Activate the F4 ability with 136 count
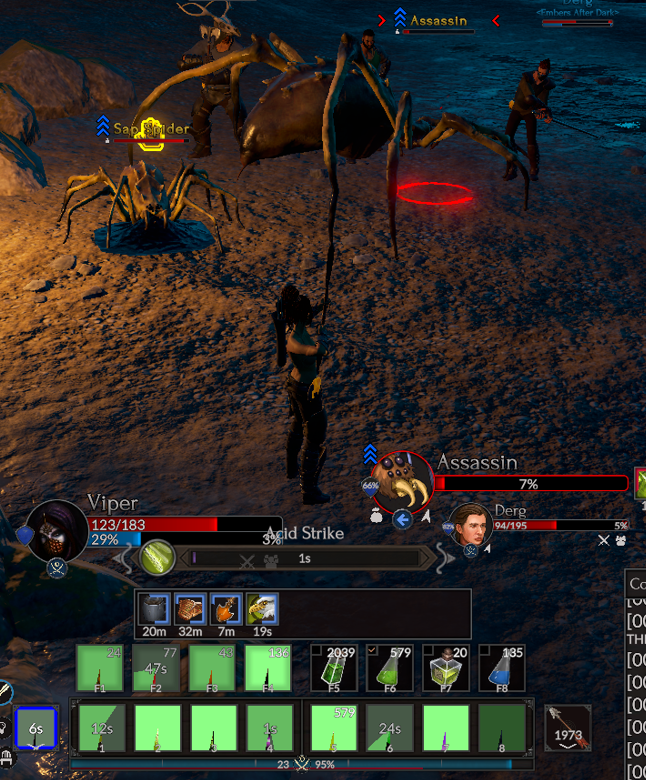This screenshot has height=780, width=646. [269, 668]
